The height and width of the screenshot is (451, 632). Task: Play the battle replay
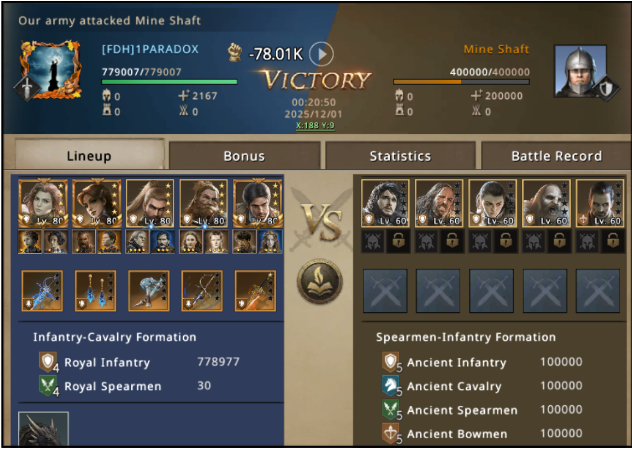tap(320, 54)
